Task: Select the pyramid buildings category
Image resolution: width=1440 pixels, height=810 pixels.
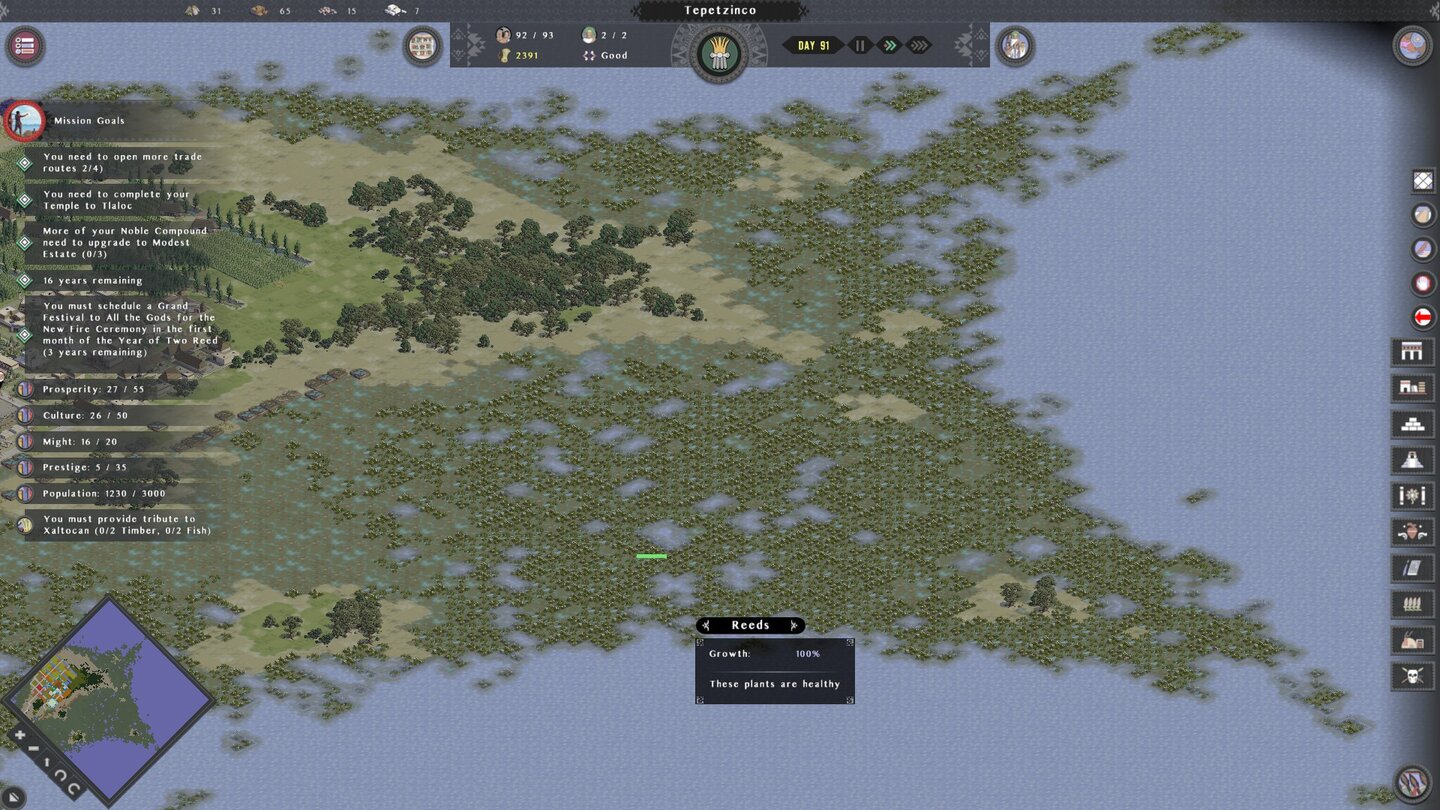Action: 1421,459
